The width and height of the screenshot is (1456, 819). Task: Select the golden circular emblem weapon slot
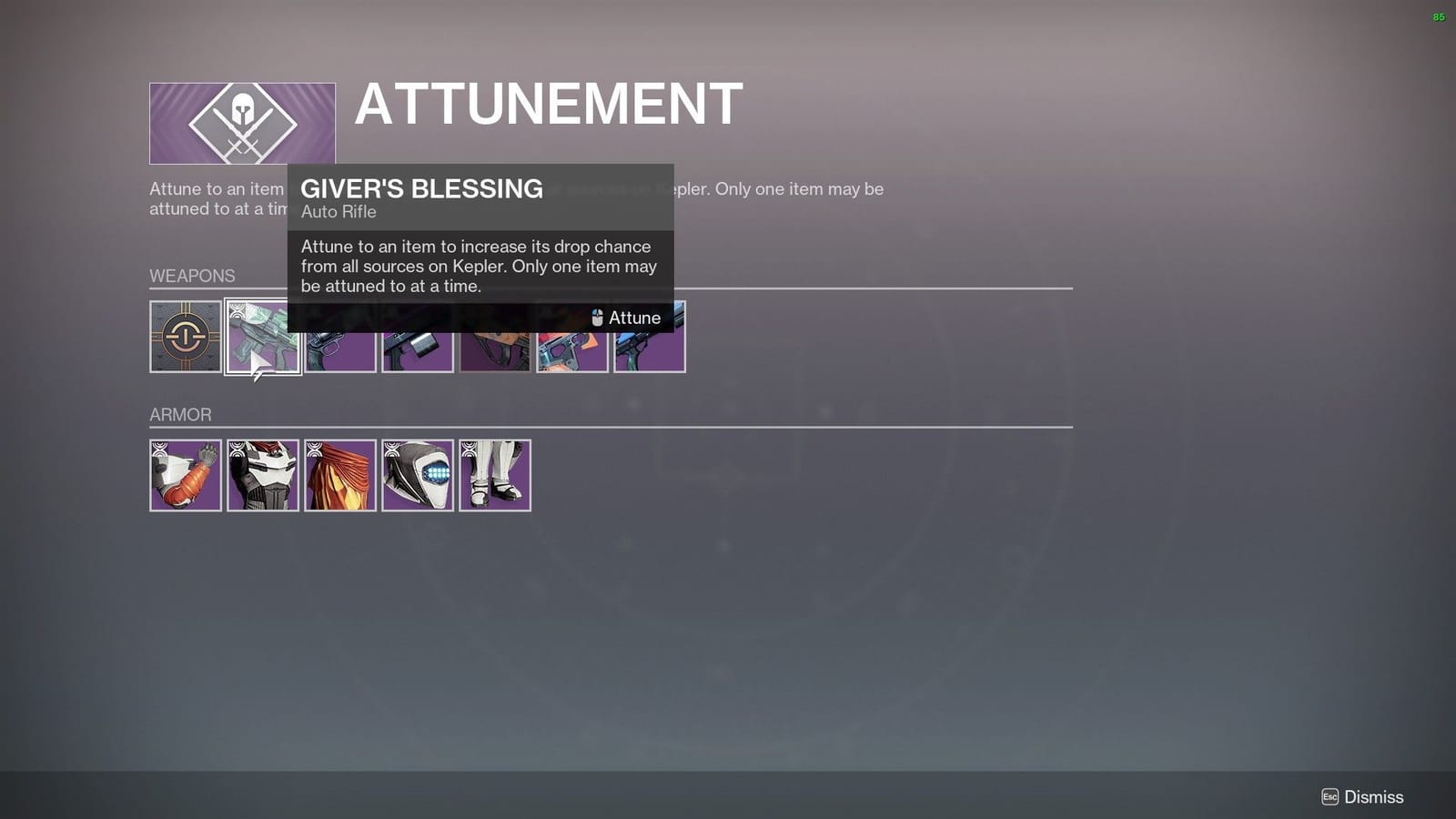185,337
